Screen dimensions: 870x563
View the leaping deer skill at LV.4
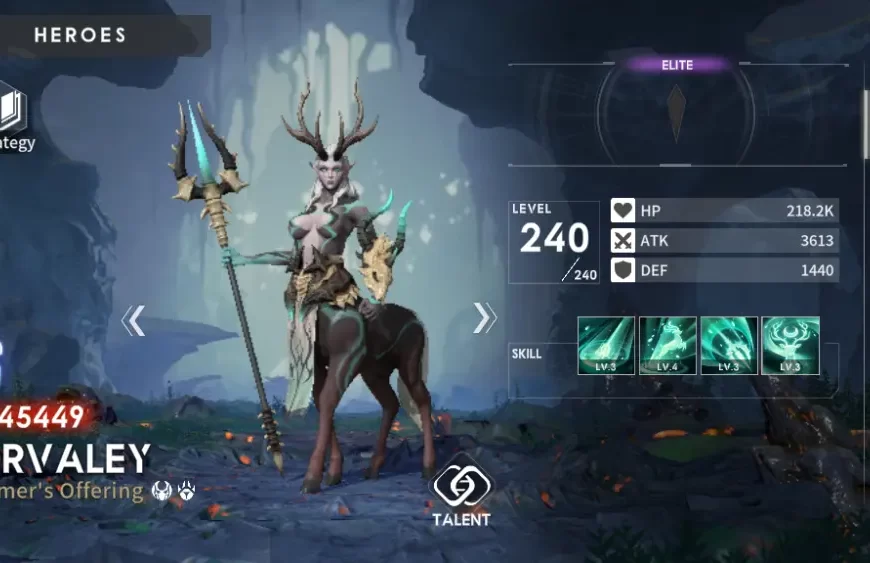pyautogui.click(x=668, y=345)
